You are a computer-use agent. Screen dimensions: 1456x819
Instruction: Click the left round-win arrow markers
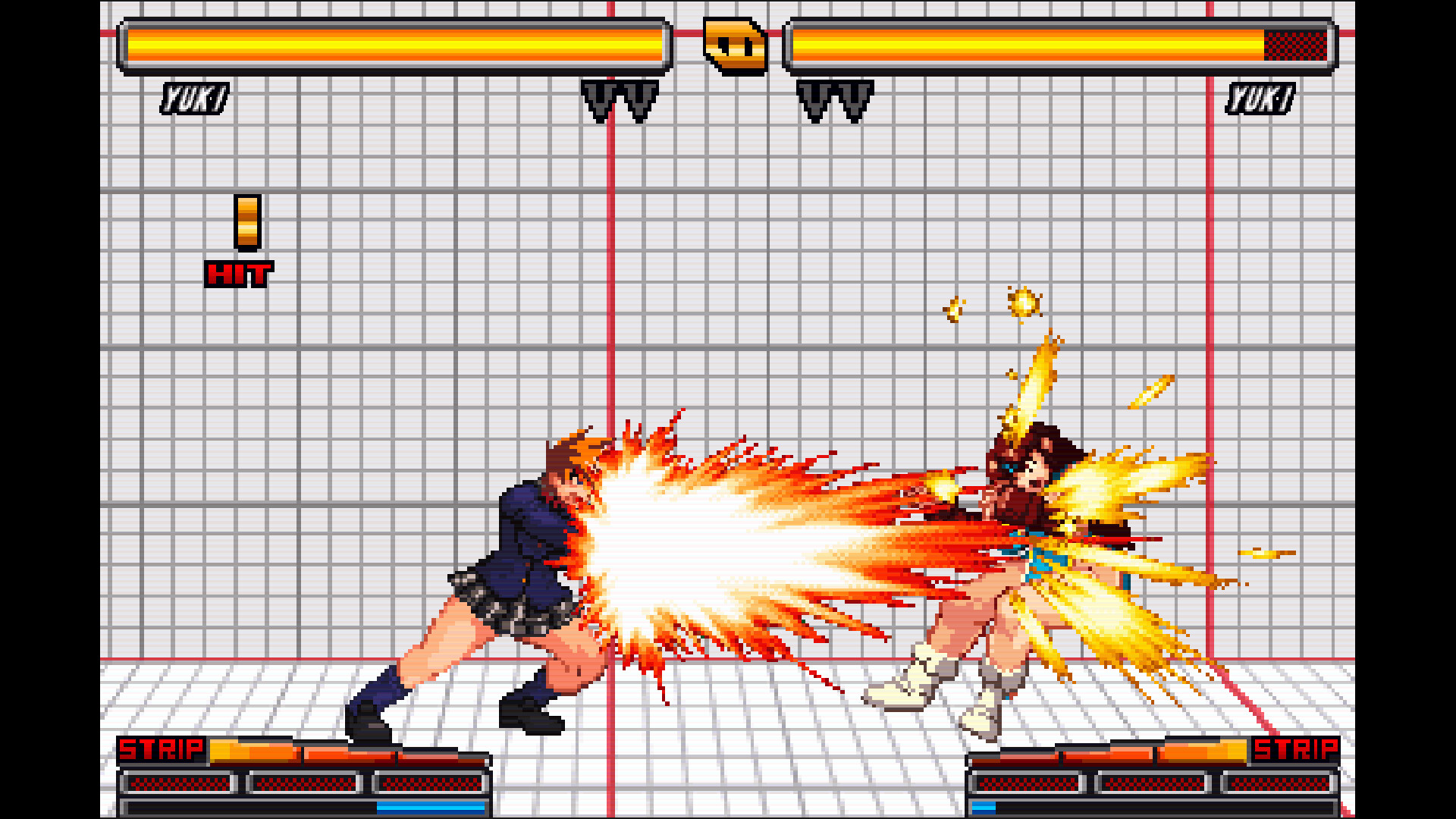pos(618,99)
